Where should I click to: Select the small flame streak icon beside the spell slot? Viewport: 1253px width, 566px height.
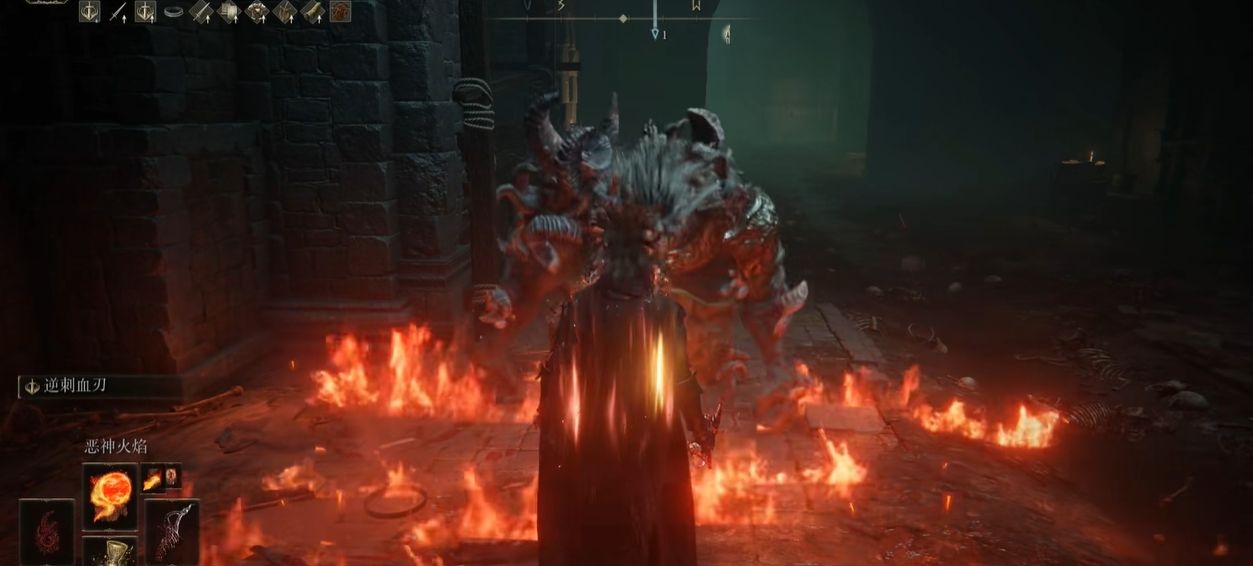[153, 480]
